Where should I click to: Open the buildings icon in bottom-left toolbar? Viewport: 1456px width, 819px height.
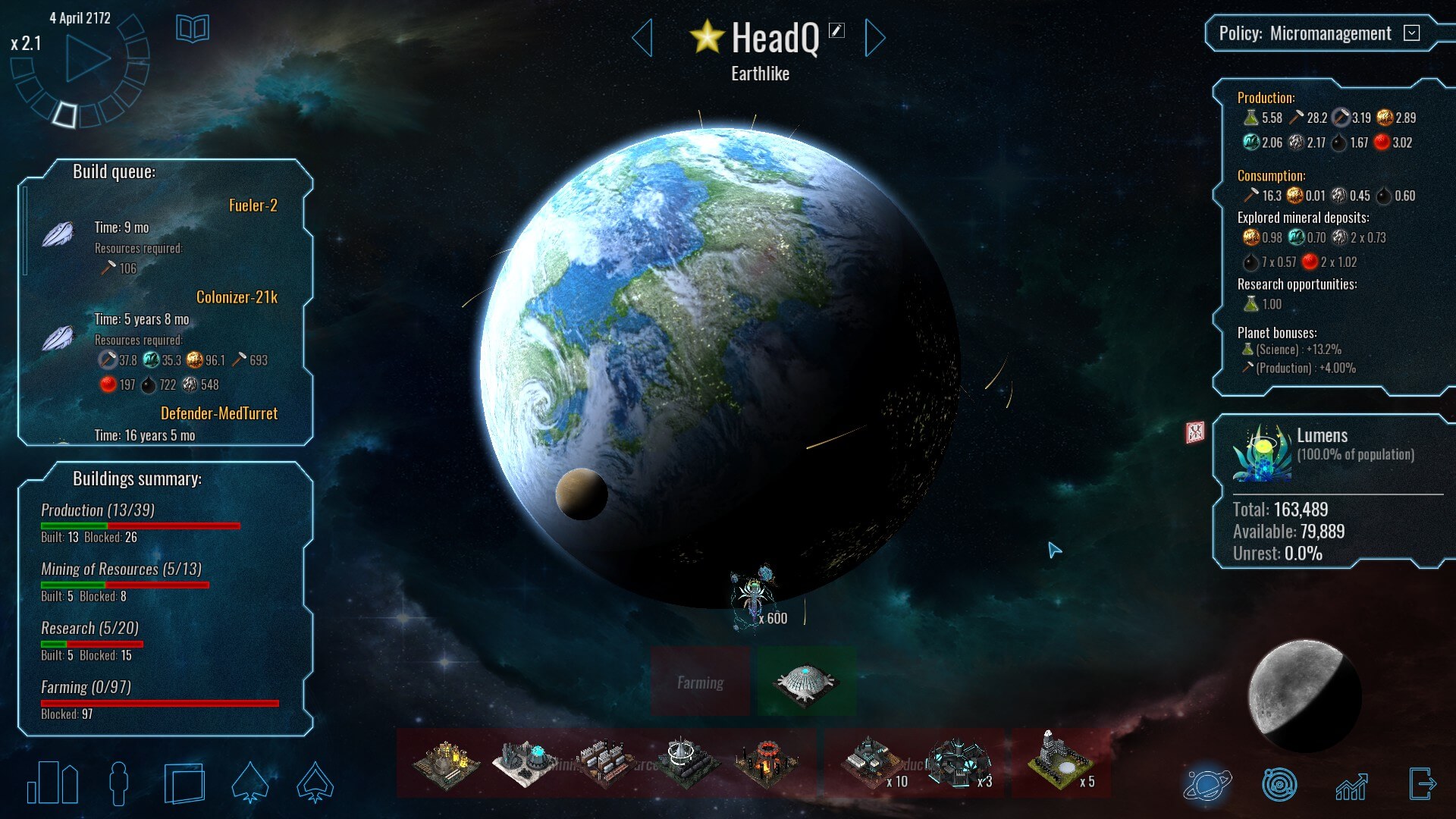(x=52, y=783)
